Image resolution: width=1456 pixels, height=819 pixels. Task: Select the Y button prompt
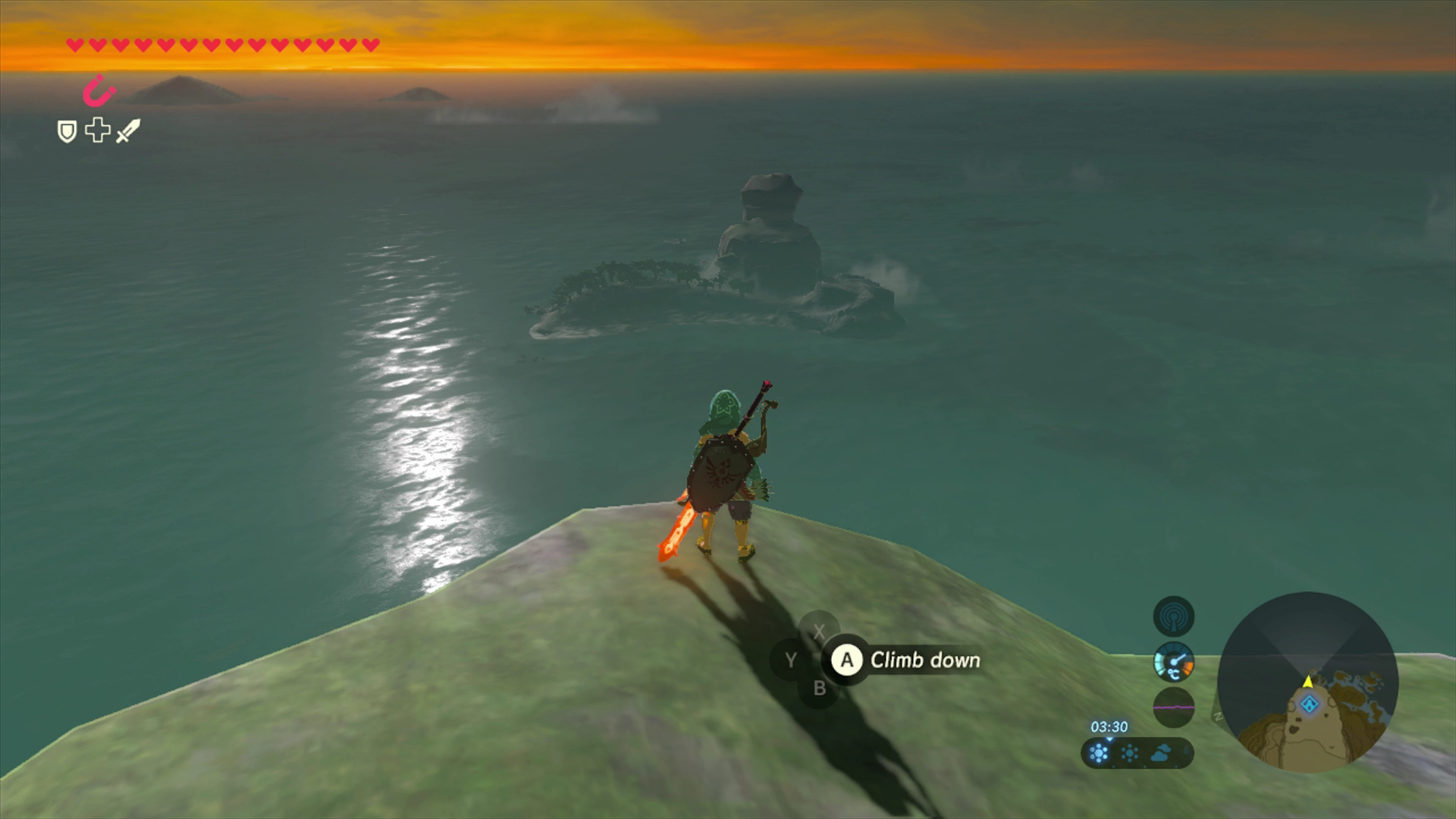click(790, 661)
